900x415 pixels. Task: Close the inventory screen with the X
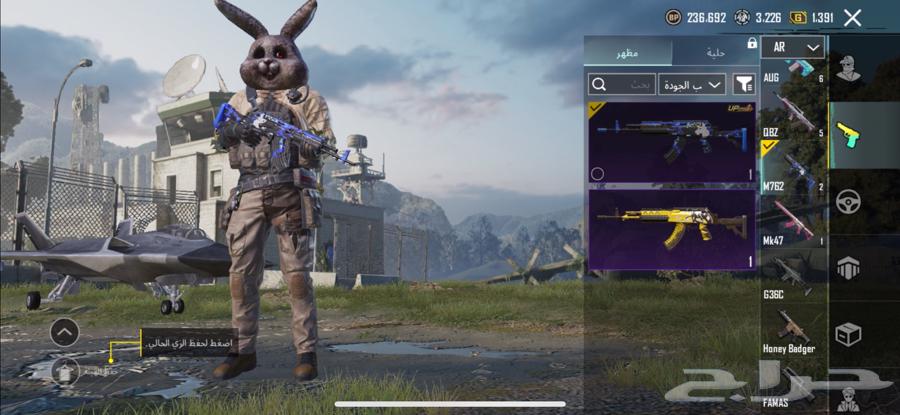pos(852,17)
